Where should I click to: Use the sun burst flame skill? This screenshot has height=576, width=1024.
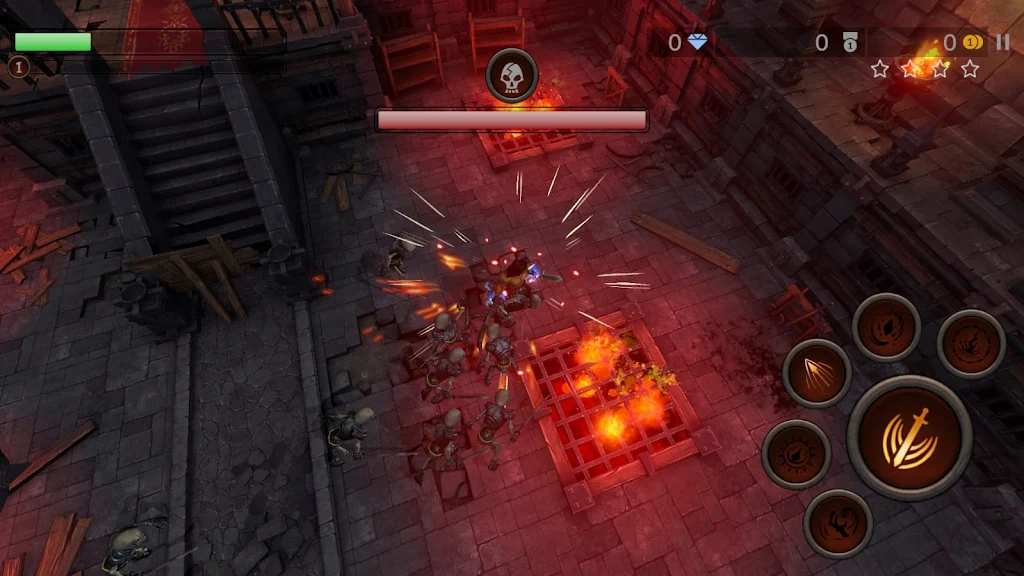click(796, 454)
